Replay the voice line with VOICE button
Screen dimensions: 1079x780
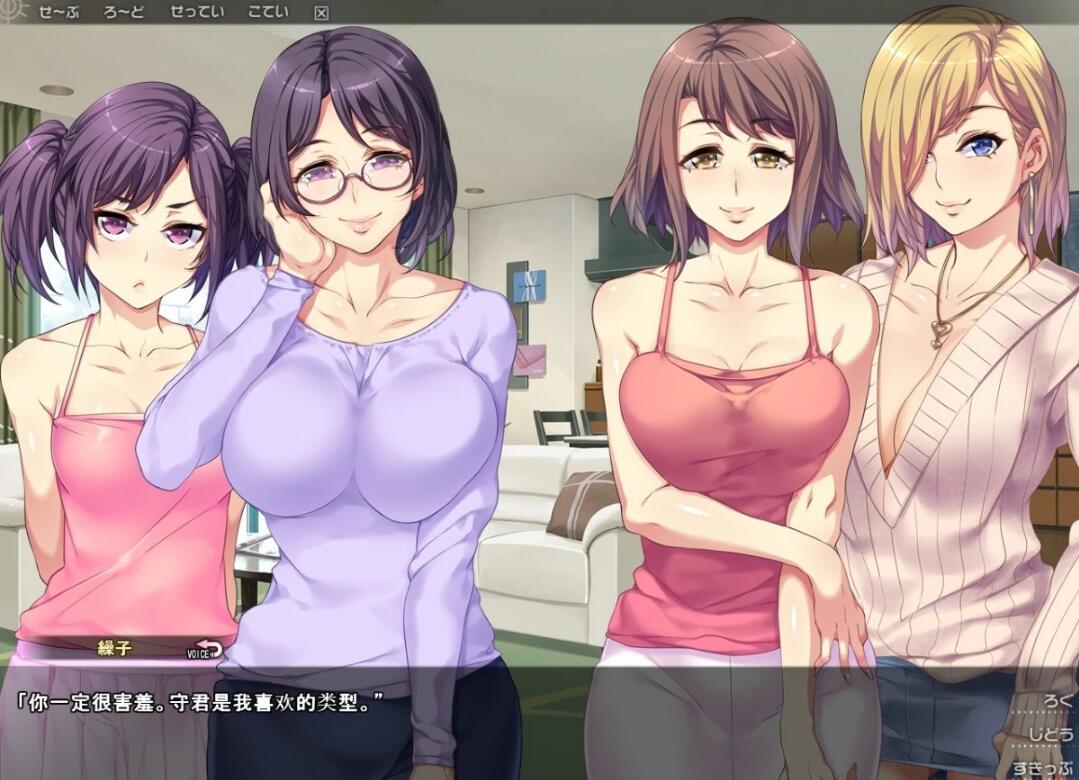click(x=204, y=651)
